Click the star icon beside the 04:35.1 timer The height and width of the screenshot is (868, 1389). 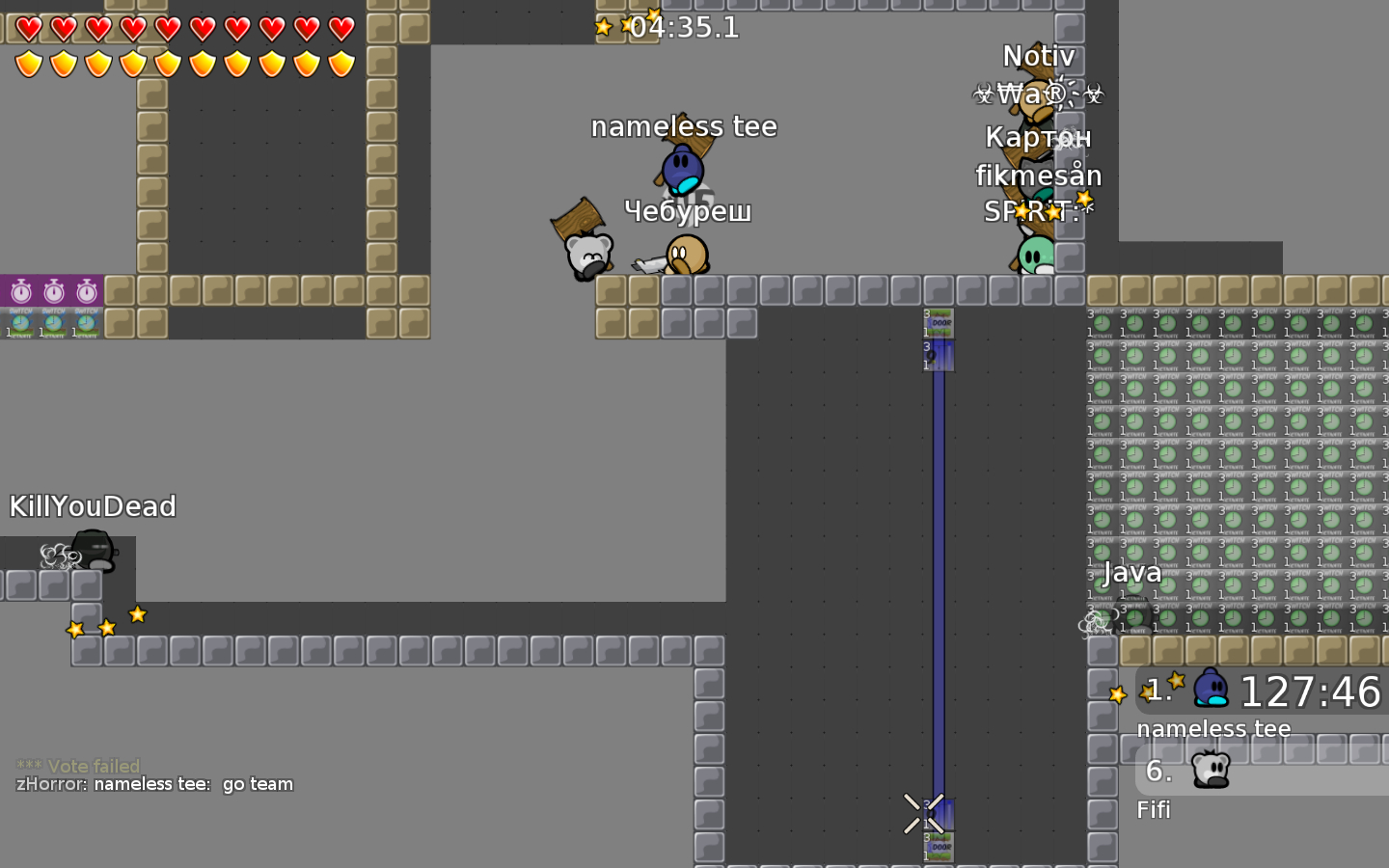click(603, 27)
